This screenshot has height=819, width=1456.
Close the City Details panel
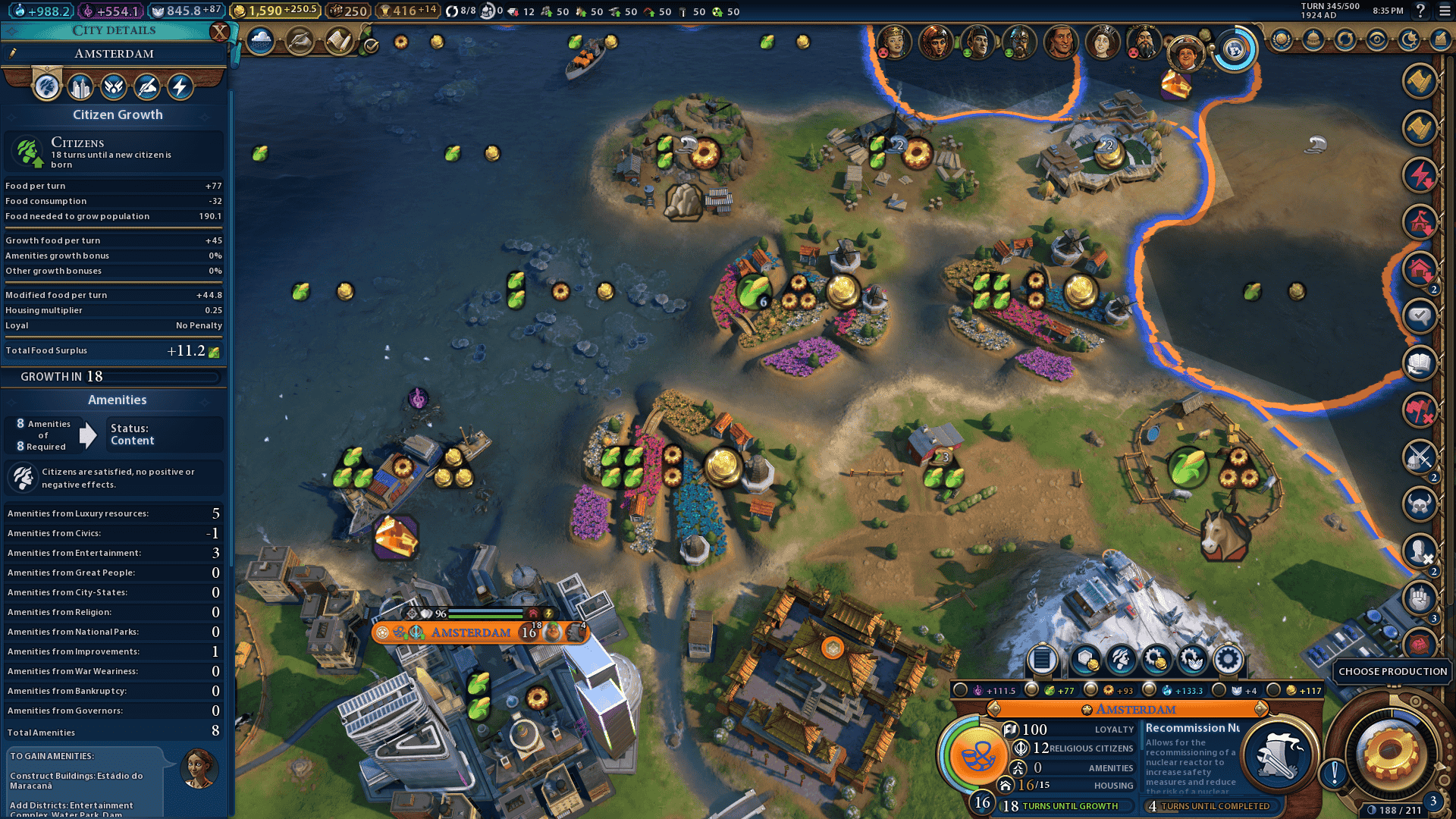tap(219, 32)
